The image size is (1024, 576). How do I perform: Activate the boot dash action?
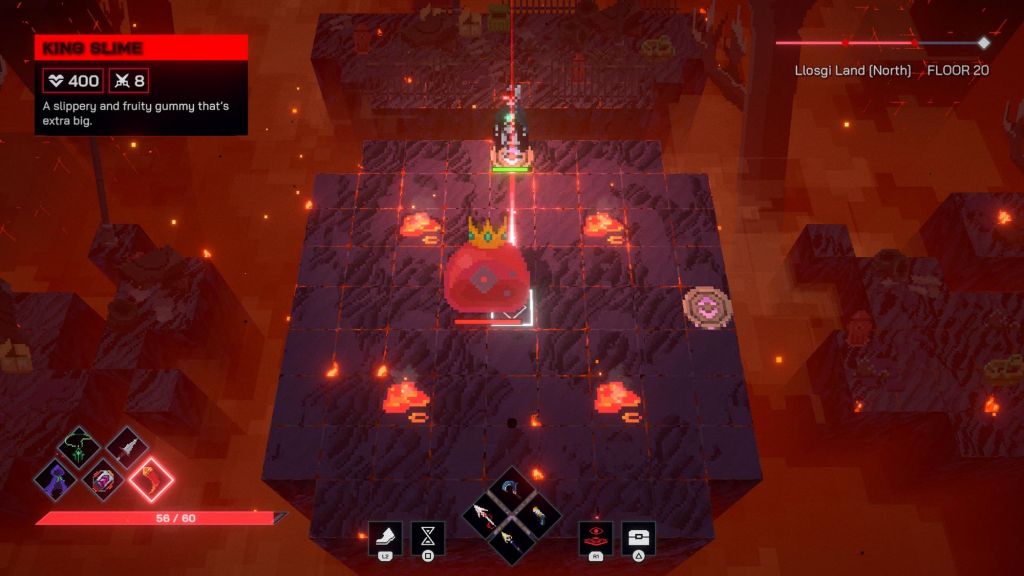(x=385, y=538)
